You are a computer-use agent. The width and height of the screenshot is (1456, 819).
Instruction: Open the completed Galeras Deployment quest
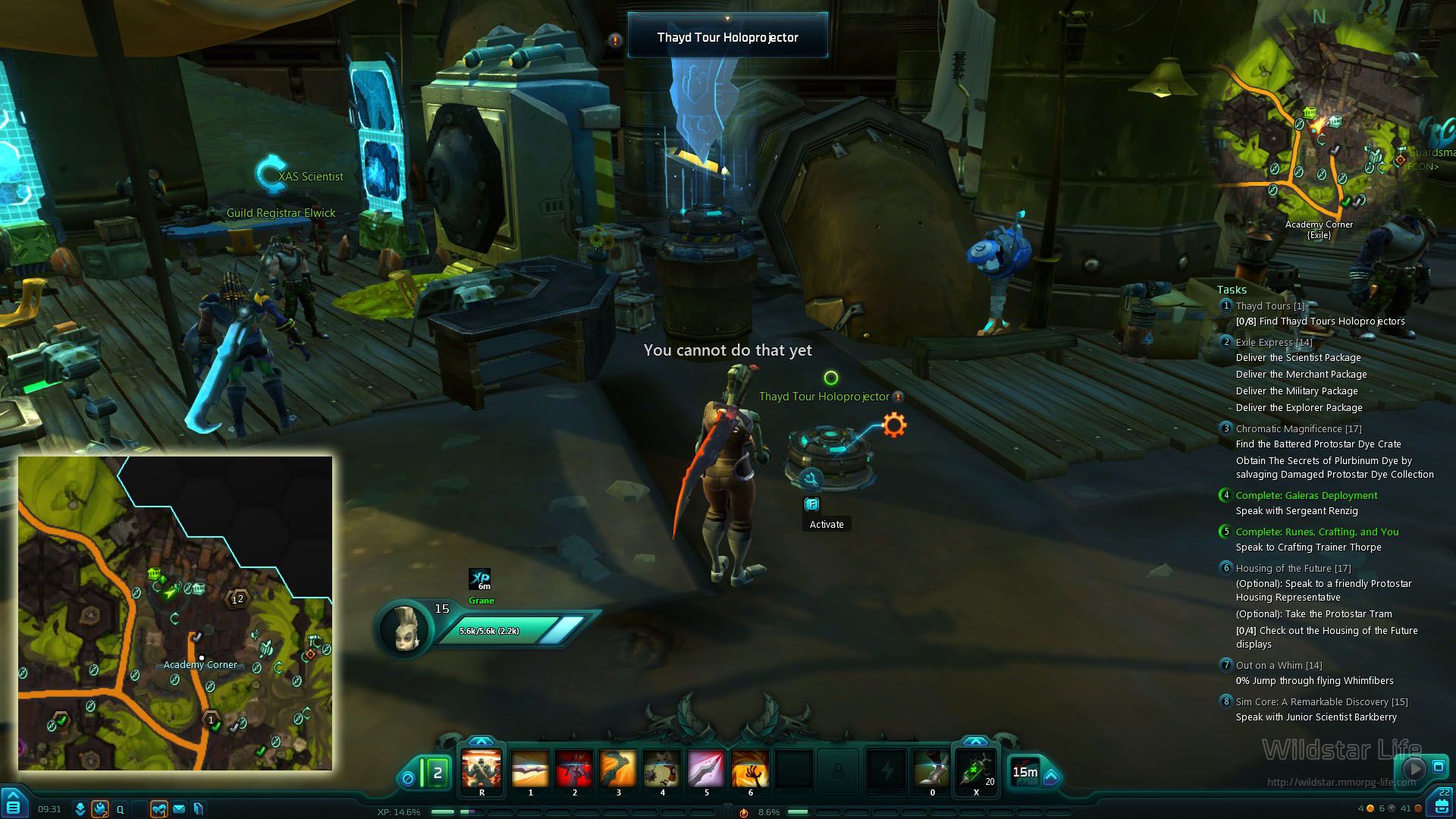1306,496
